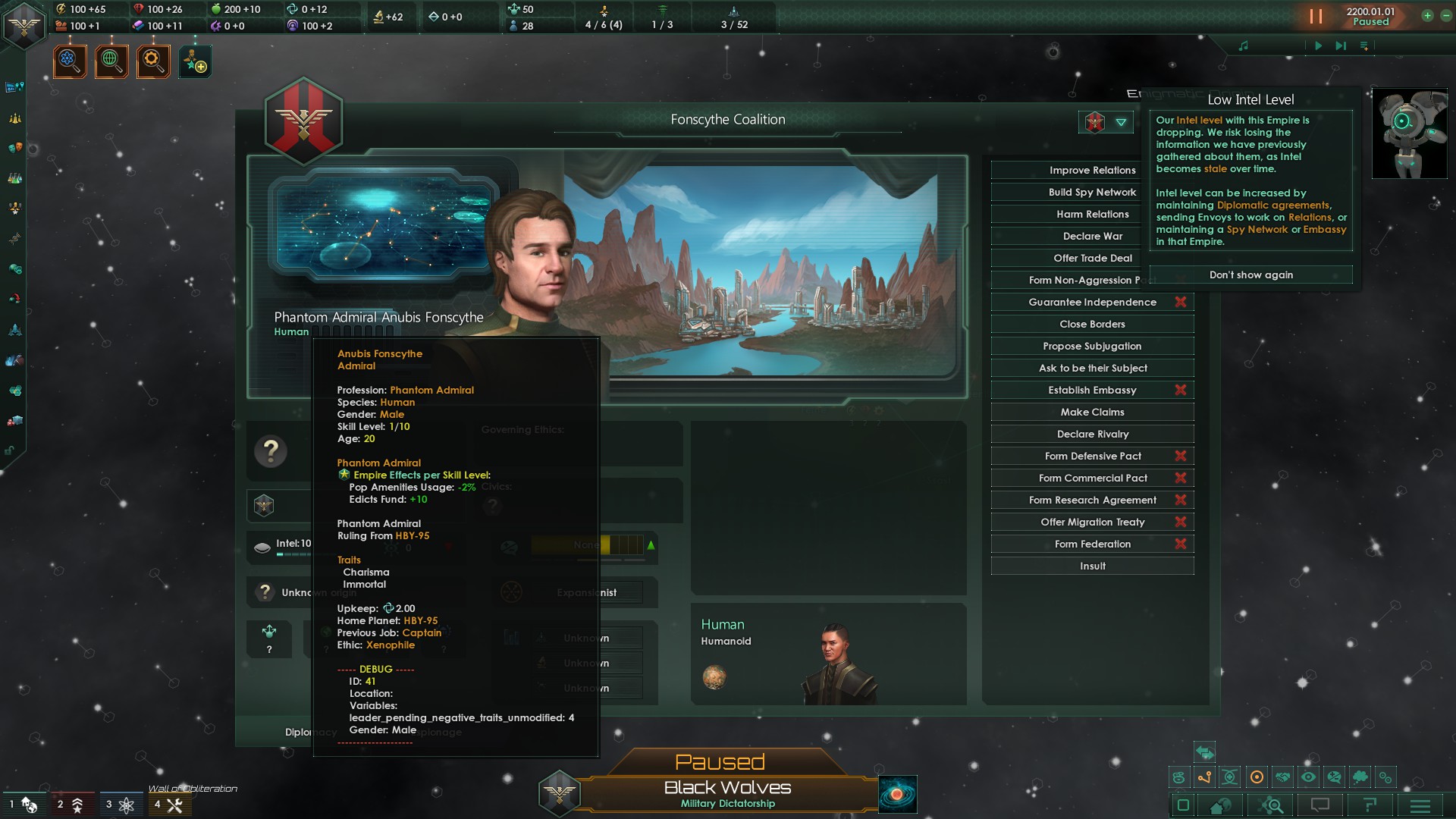The width and height of the screenshot is (1456, 819).
Task: Click the Don't show again button
Action: [x=1250, y=275]
